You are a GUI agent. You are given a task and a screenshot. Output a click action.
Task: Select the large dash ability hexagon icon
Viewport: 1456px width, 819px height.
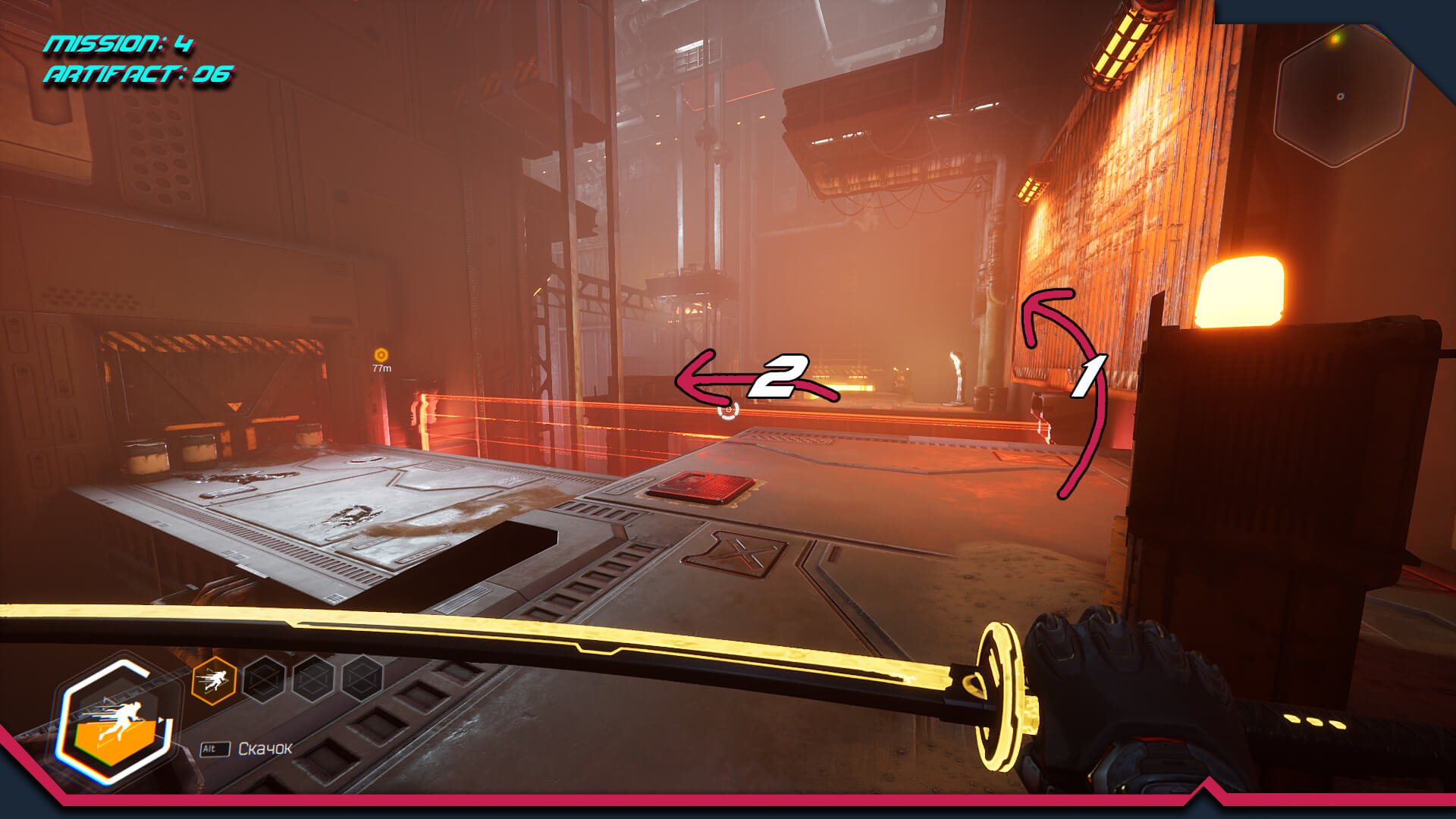[x=118, y=717]
